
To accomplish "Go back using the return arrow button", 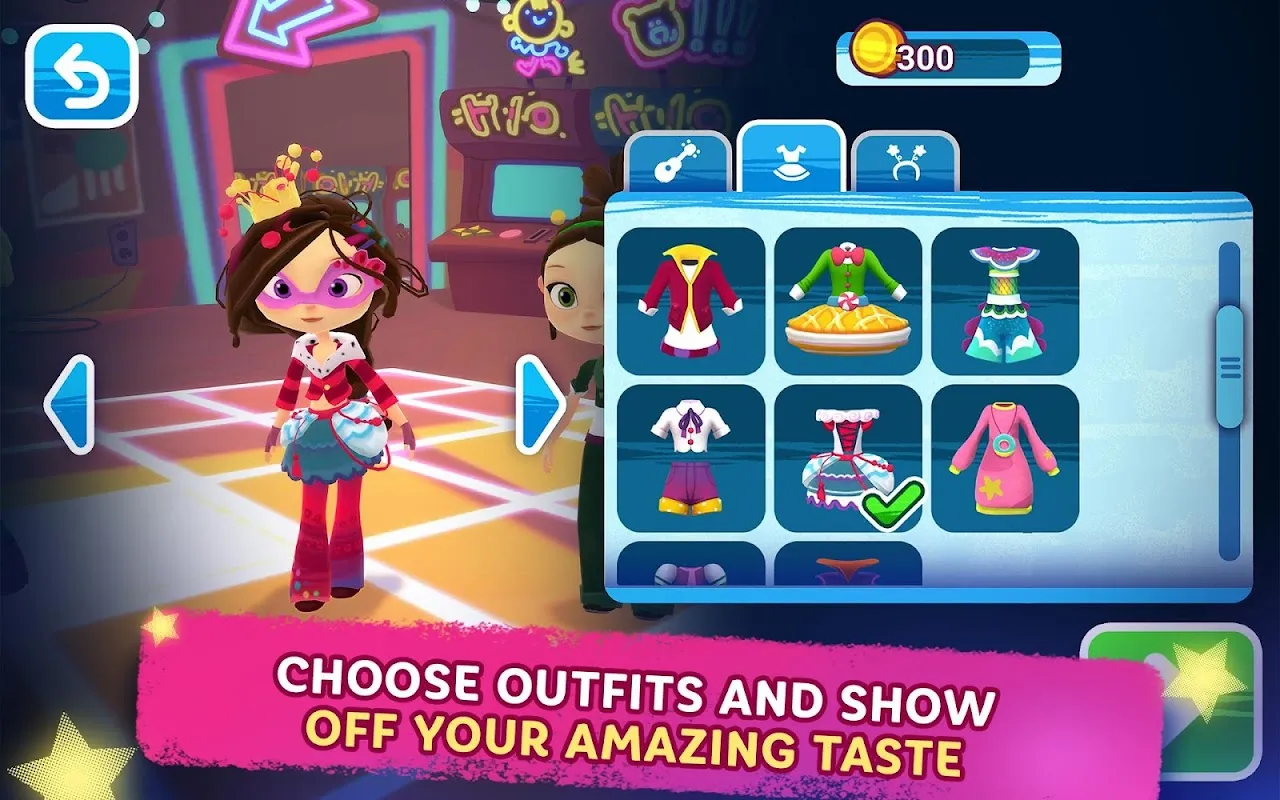I will (x=81, y=76).
